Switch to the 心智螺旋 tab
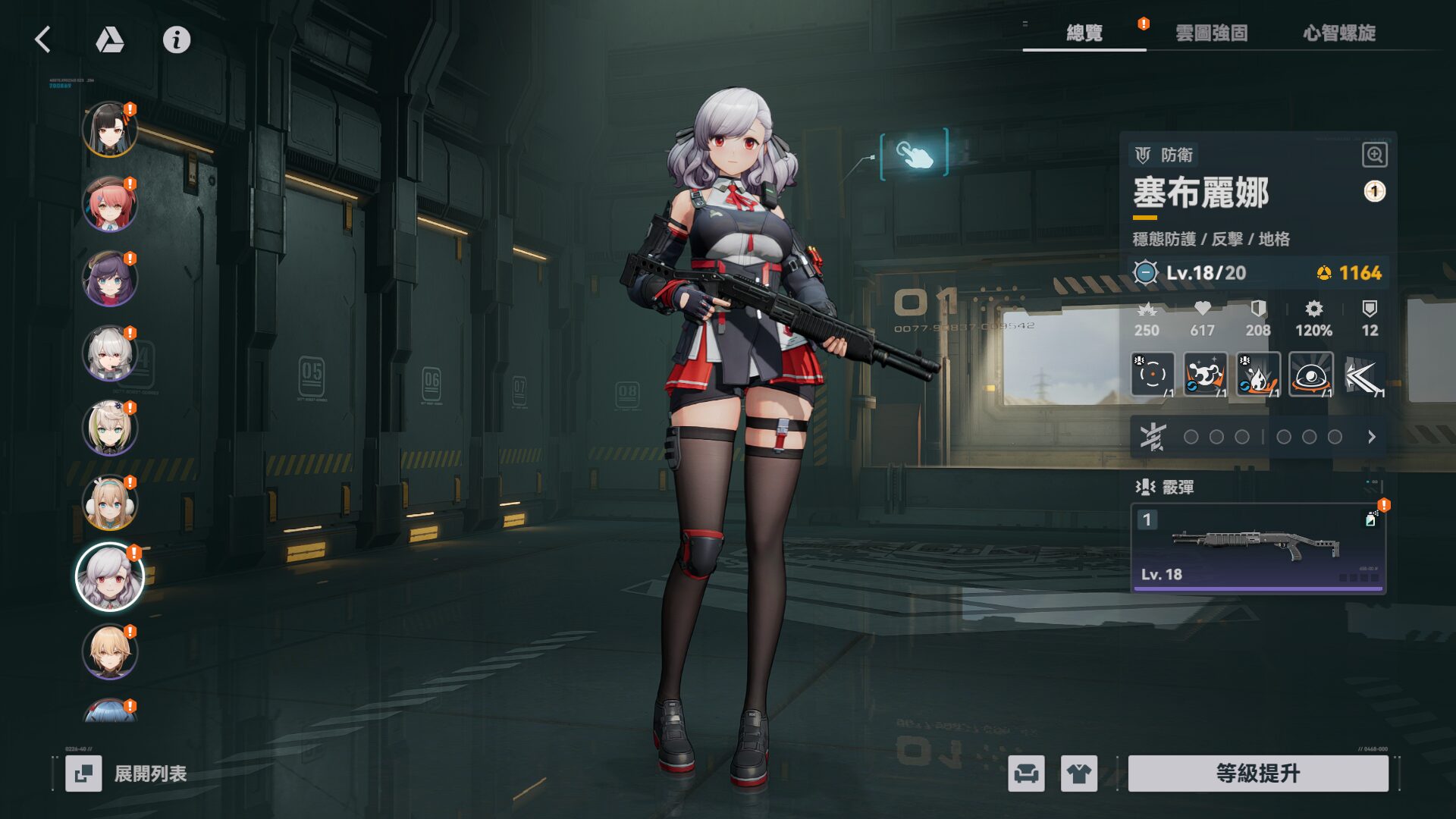This screenshot has height=819, width=1456. (x=1339, y=33)
